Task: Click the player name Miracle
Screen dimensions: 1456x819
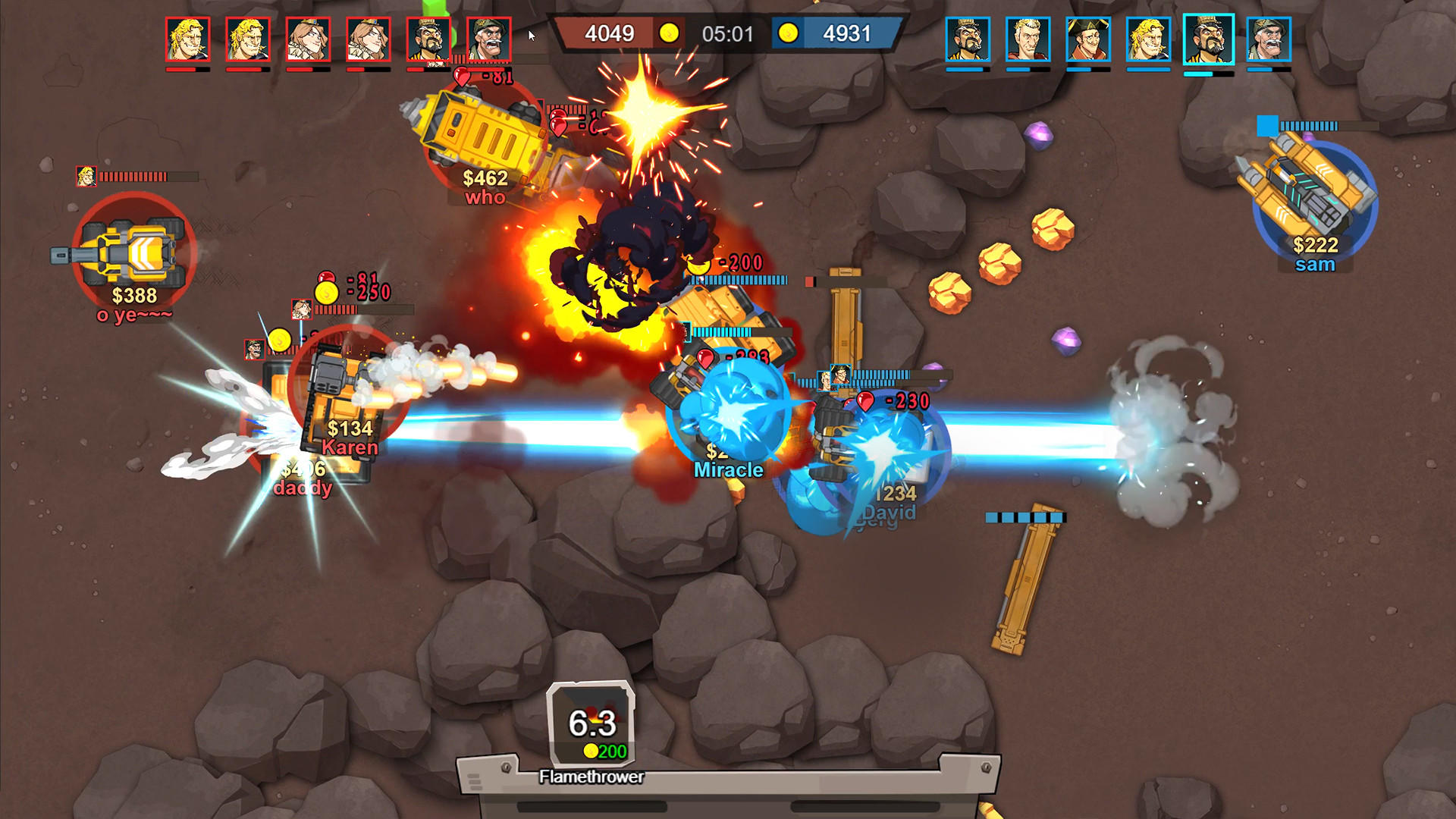Action: [x=729, y=469]
